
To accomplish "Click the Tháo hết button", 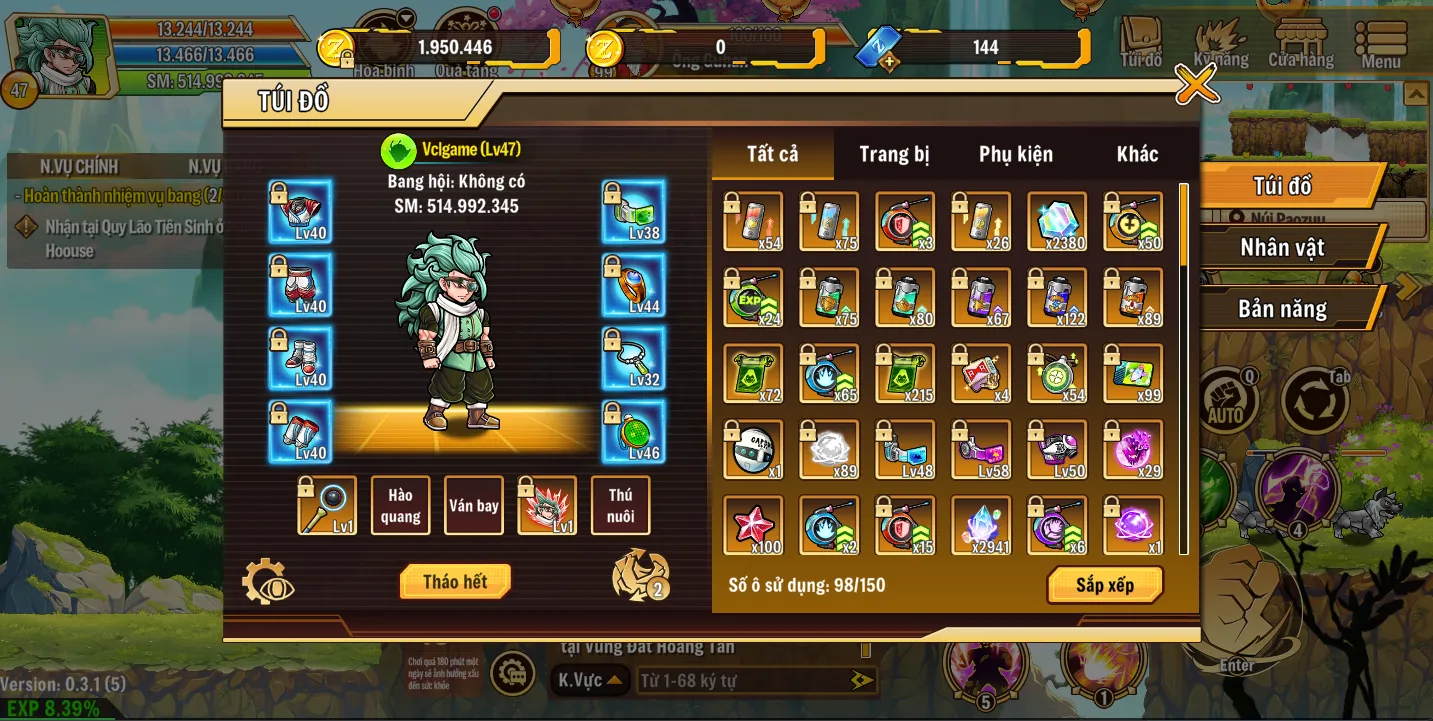I will [455, 580].
